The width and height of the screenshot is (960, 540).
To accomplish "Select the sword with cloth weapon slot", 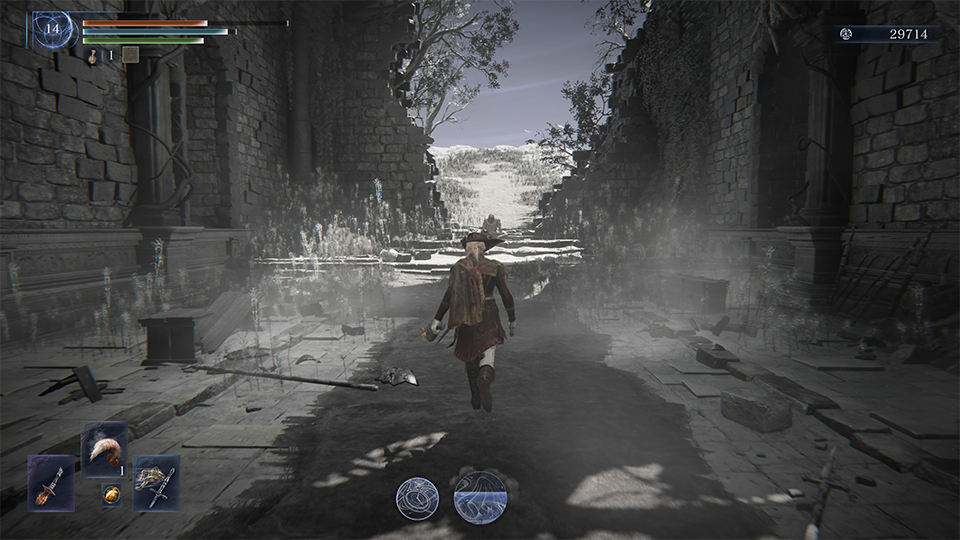I will 156,483.
